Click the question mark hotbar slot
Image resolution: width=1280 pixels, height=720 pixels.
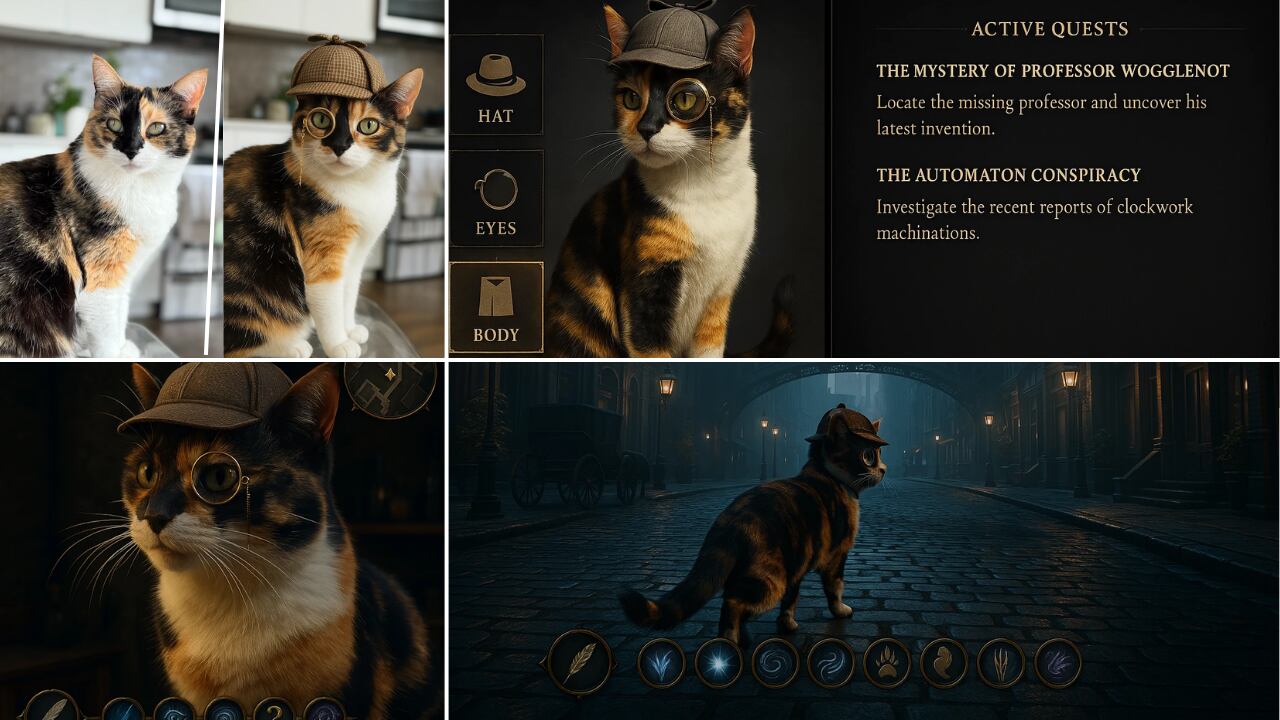tap(273, 710)
